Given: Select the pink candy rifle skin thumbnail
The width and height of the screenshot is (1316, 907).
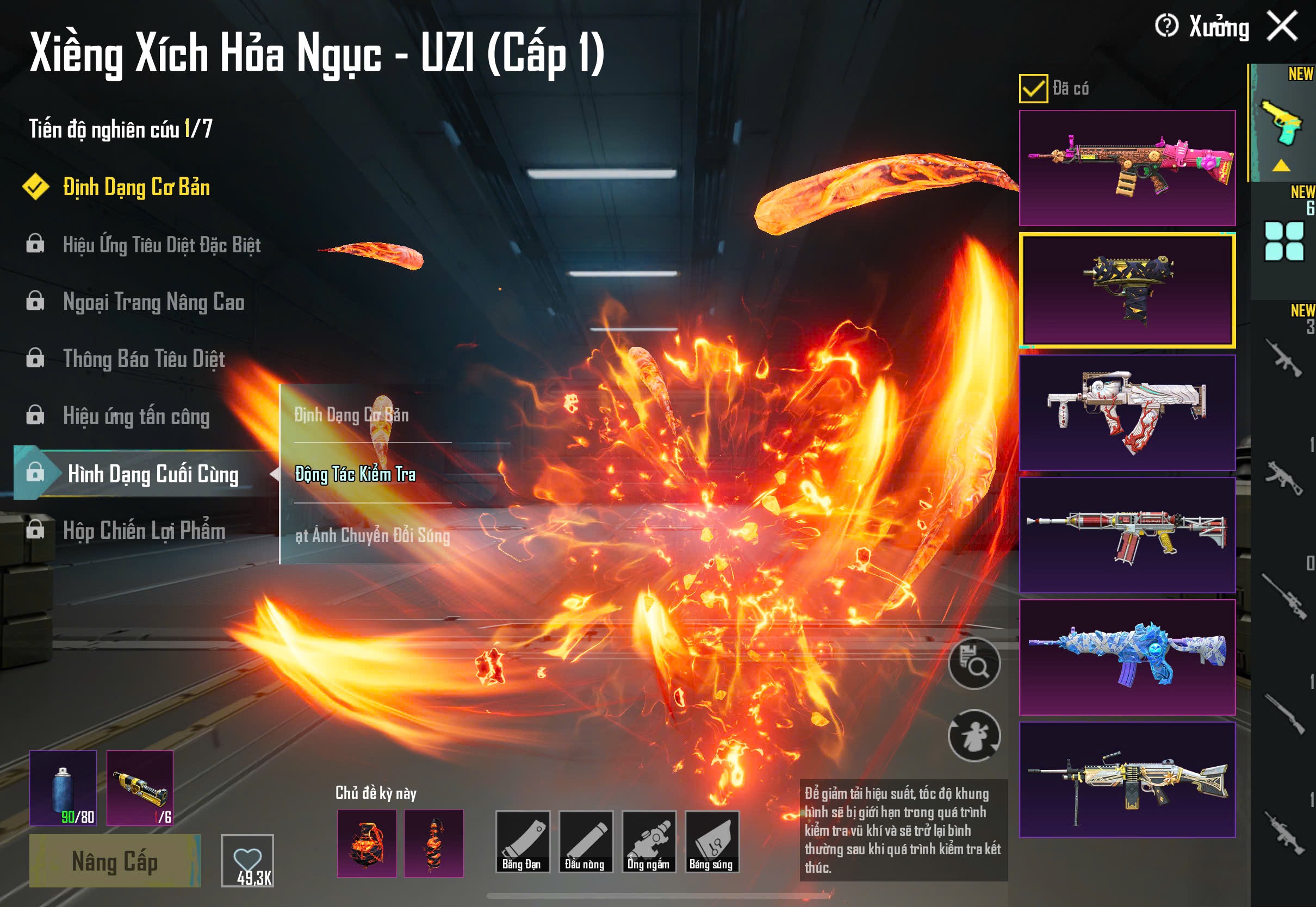Looking at the screenshot, I should pyautogui.click(x=1127, y=168).
